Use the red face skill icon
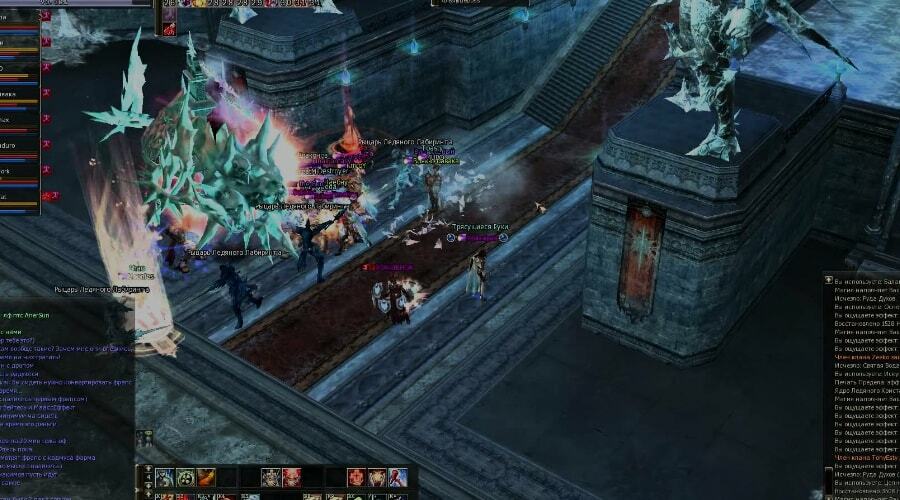 click(291, 477)
